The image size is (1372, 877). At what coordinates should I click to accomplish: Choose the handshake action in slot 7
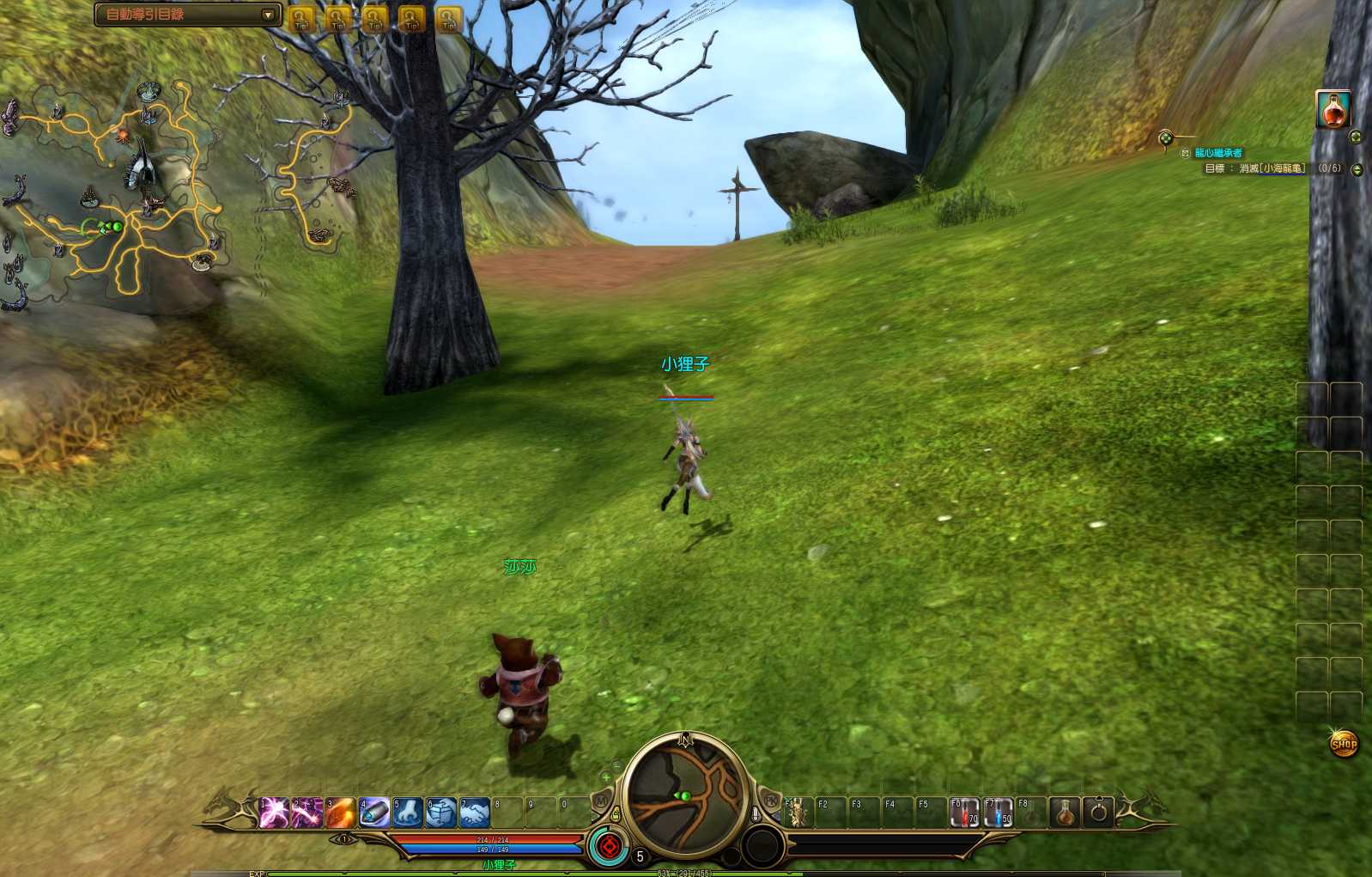(475, 812)
